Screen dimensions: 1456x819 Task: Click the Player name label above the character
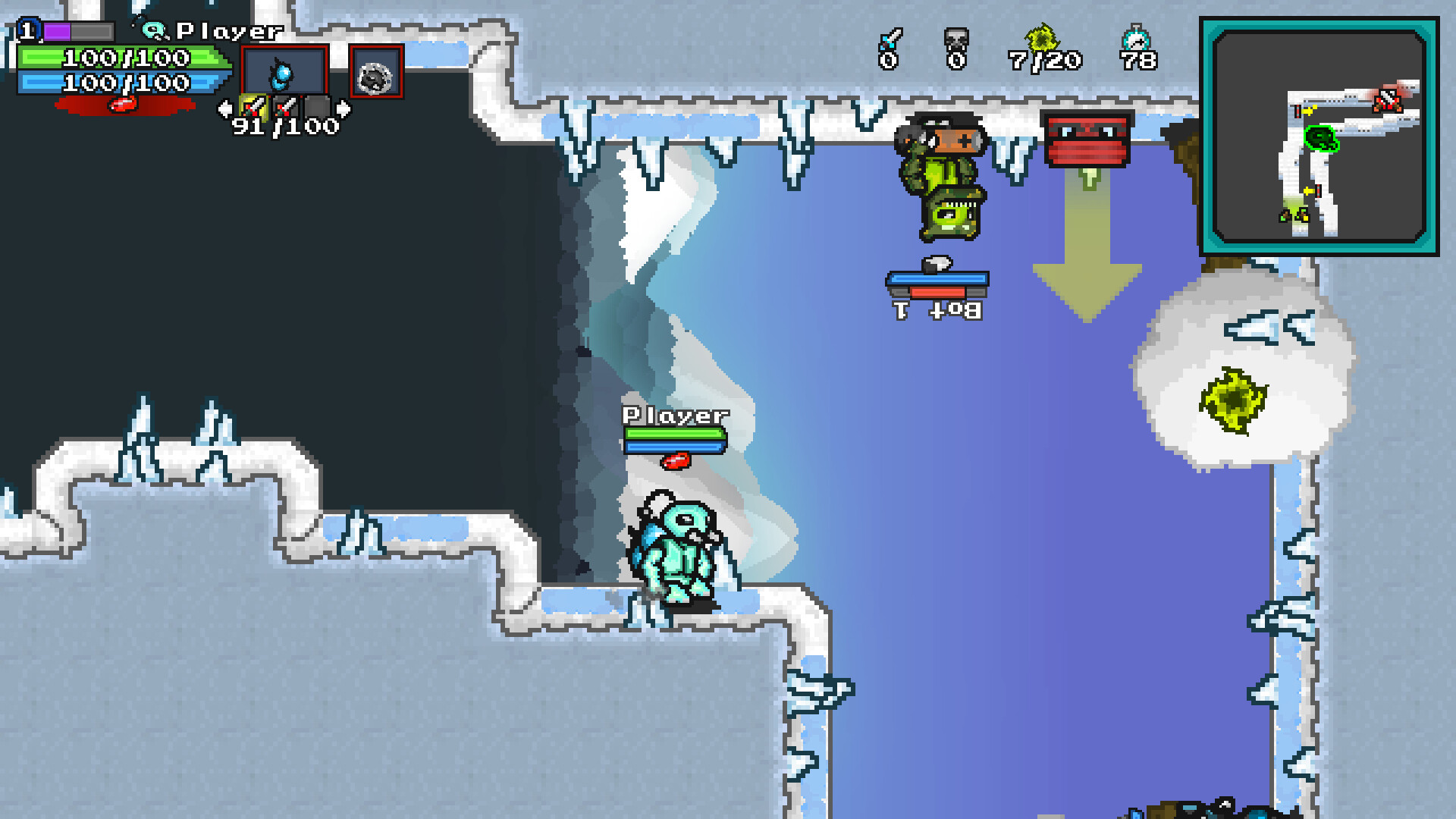coord(673,415)
